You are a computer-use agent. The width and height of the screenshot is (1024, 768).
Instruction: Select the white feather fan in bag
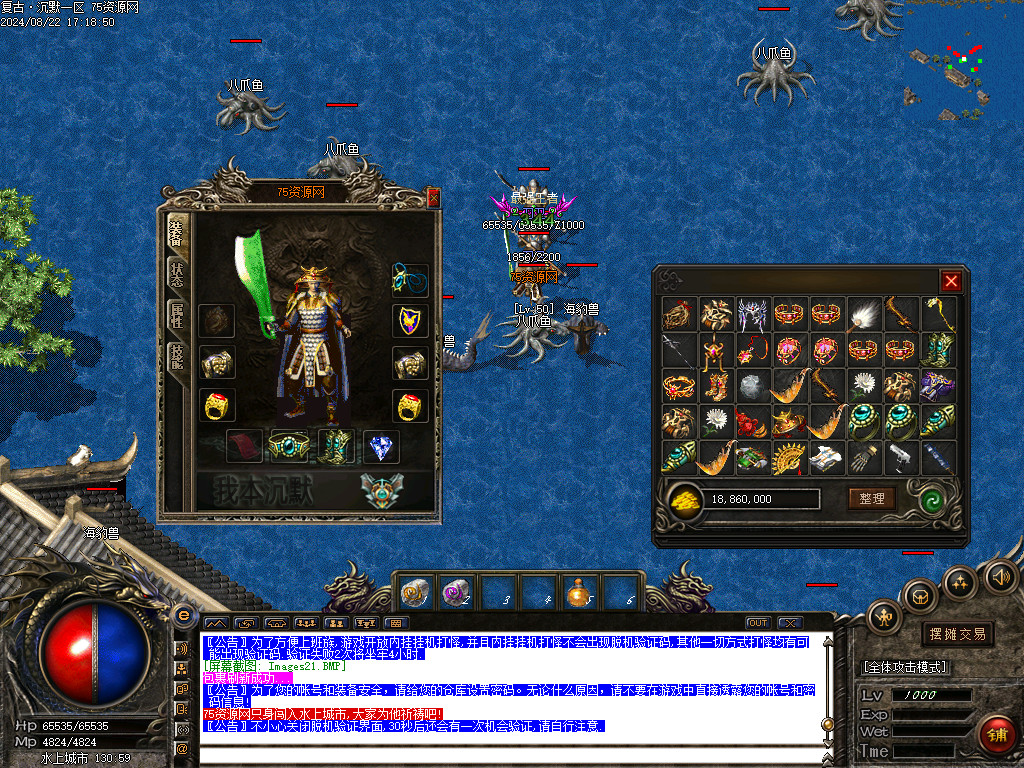click(x=865, y=316)
